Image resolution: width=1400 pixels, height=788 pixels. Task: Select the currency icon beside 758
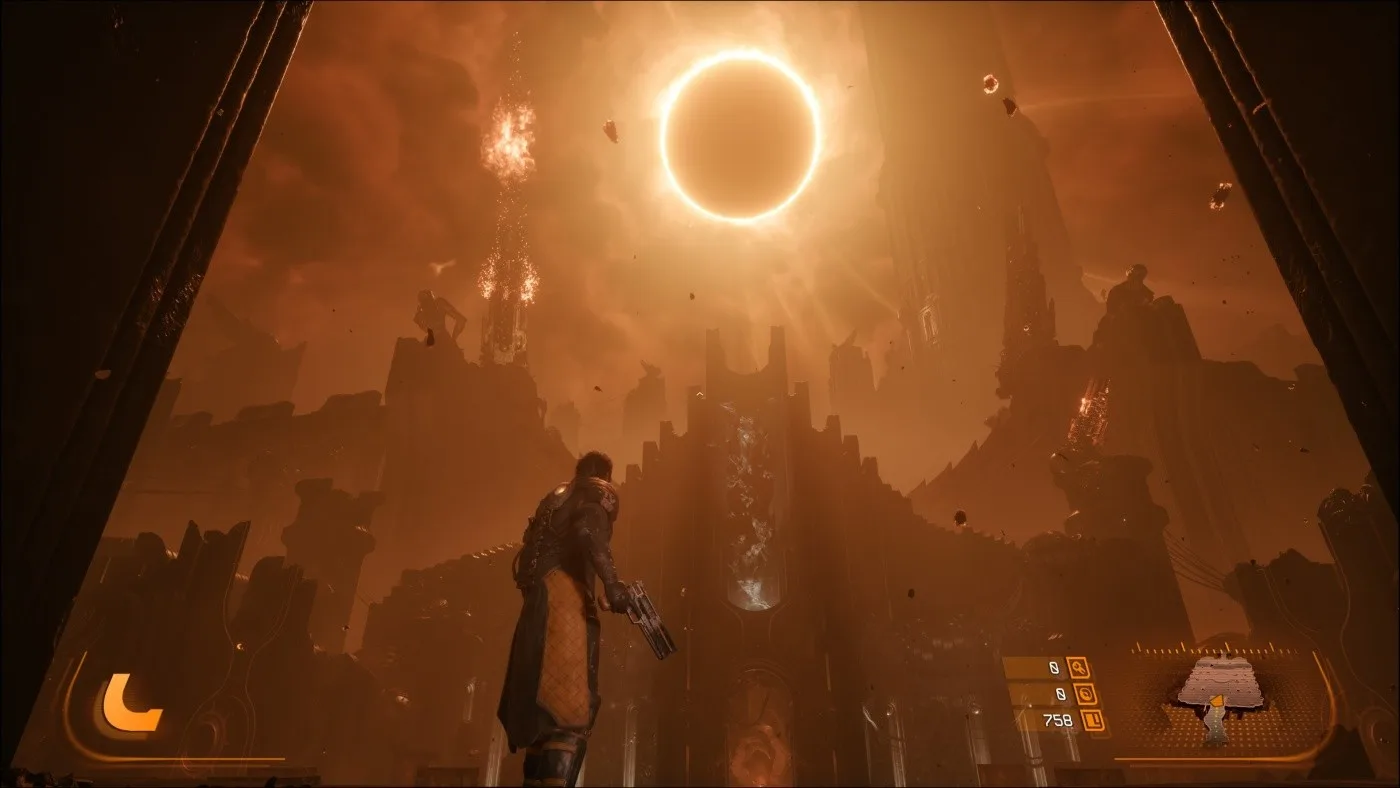pos(1096,719)
